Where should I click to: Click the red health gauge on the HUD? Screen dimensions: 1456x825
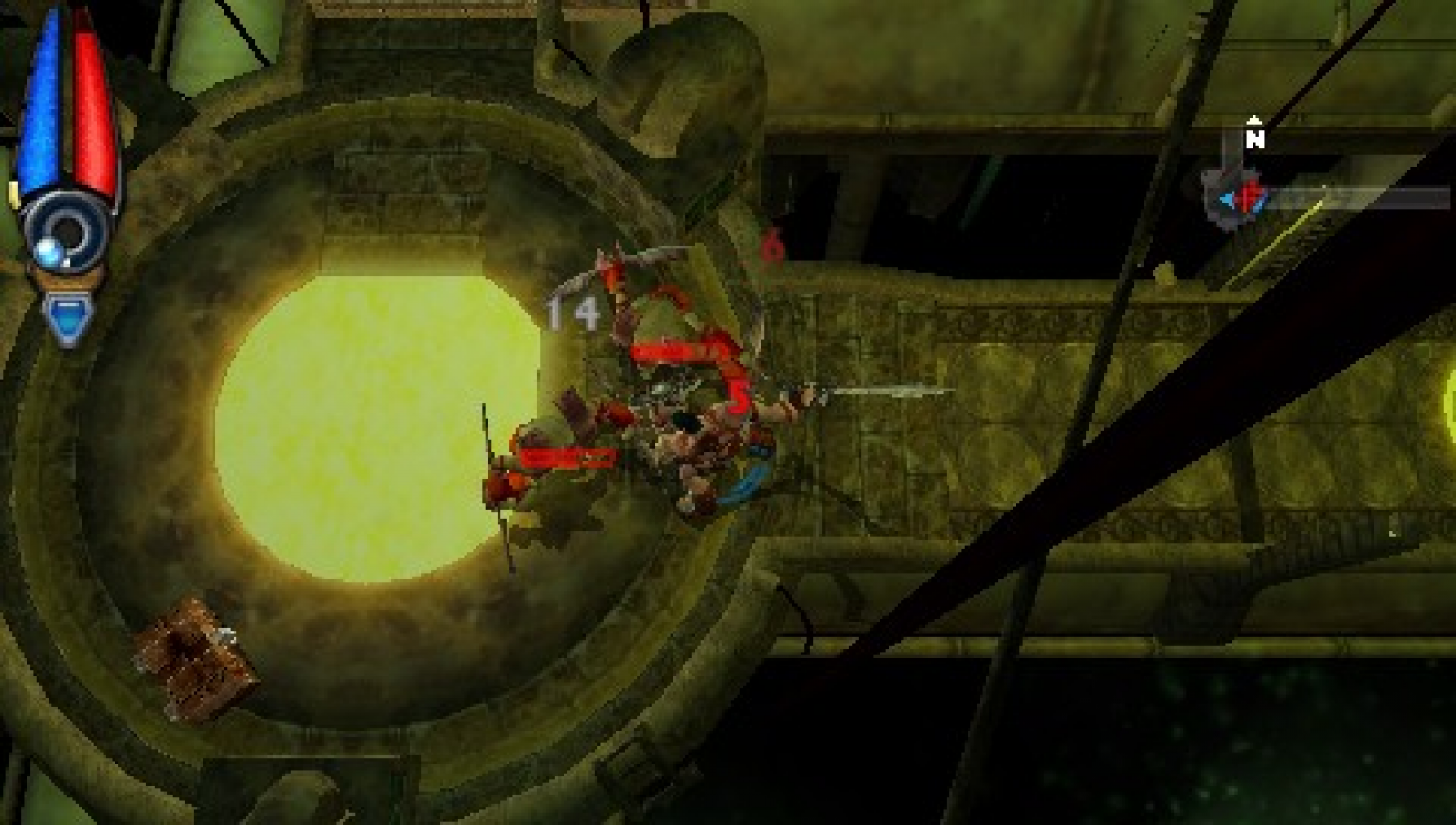(90, 101)
